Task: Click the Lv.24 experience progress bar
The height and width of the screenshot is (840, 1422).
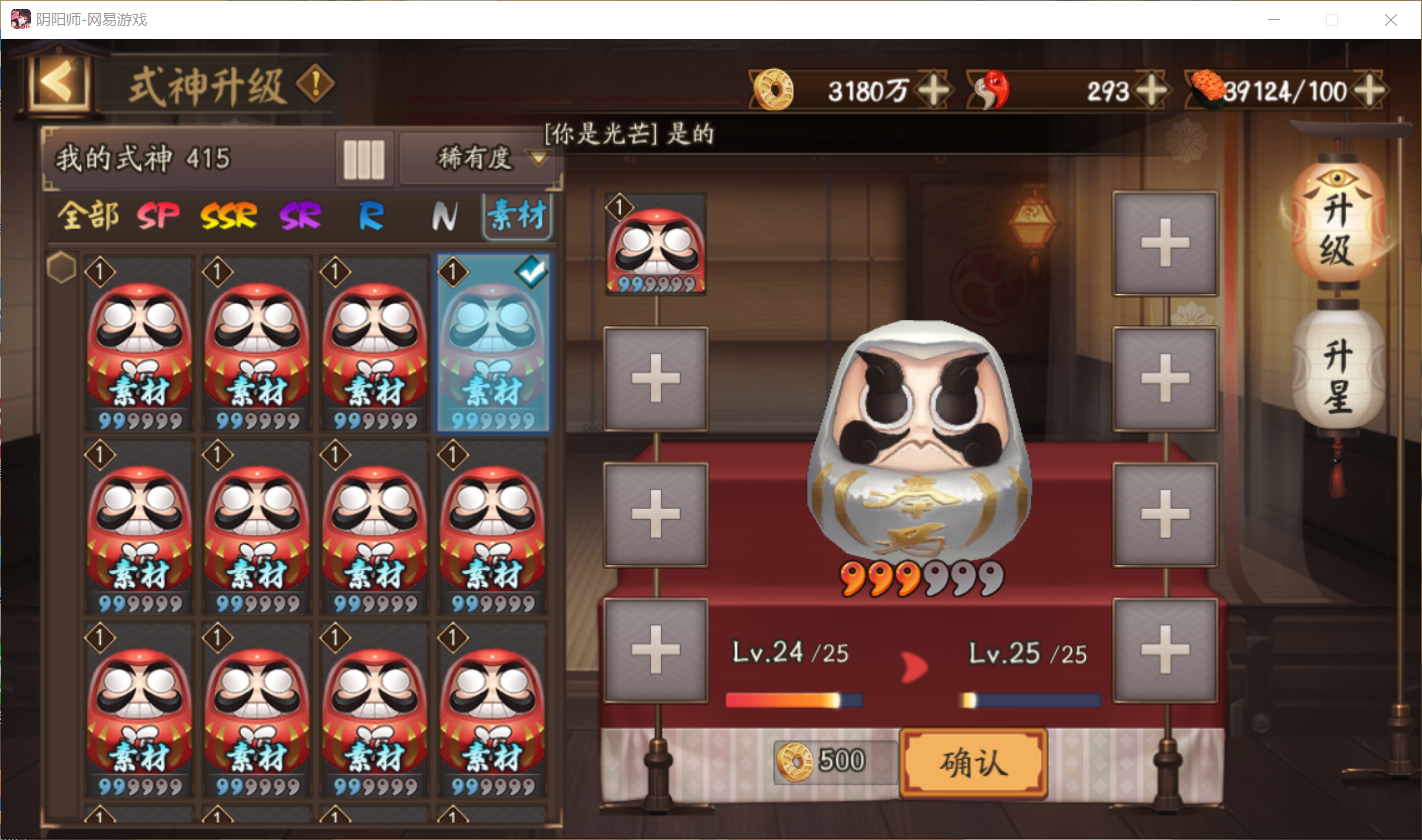Action: pos(790,700)
